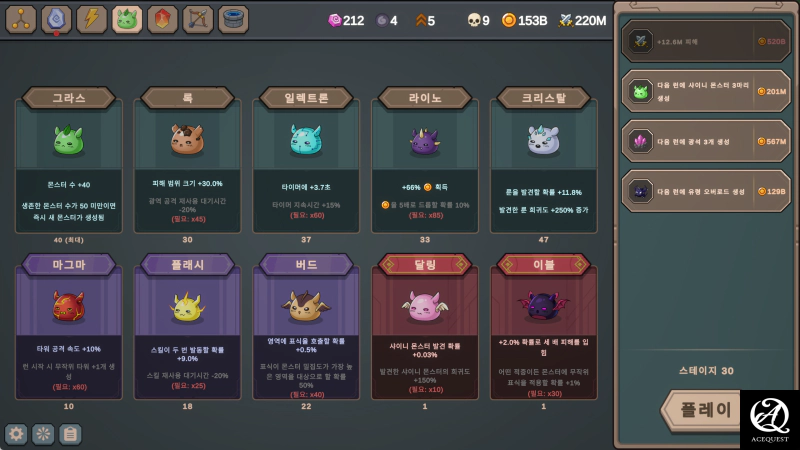Switch to the red gem tab

[x=162, y=19]
